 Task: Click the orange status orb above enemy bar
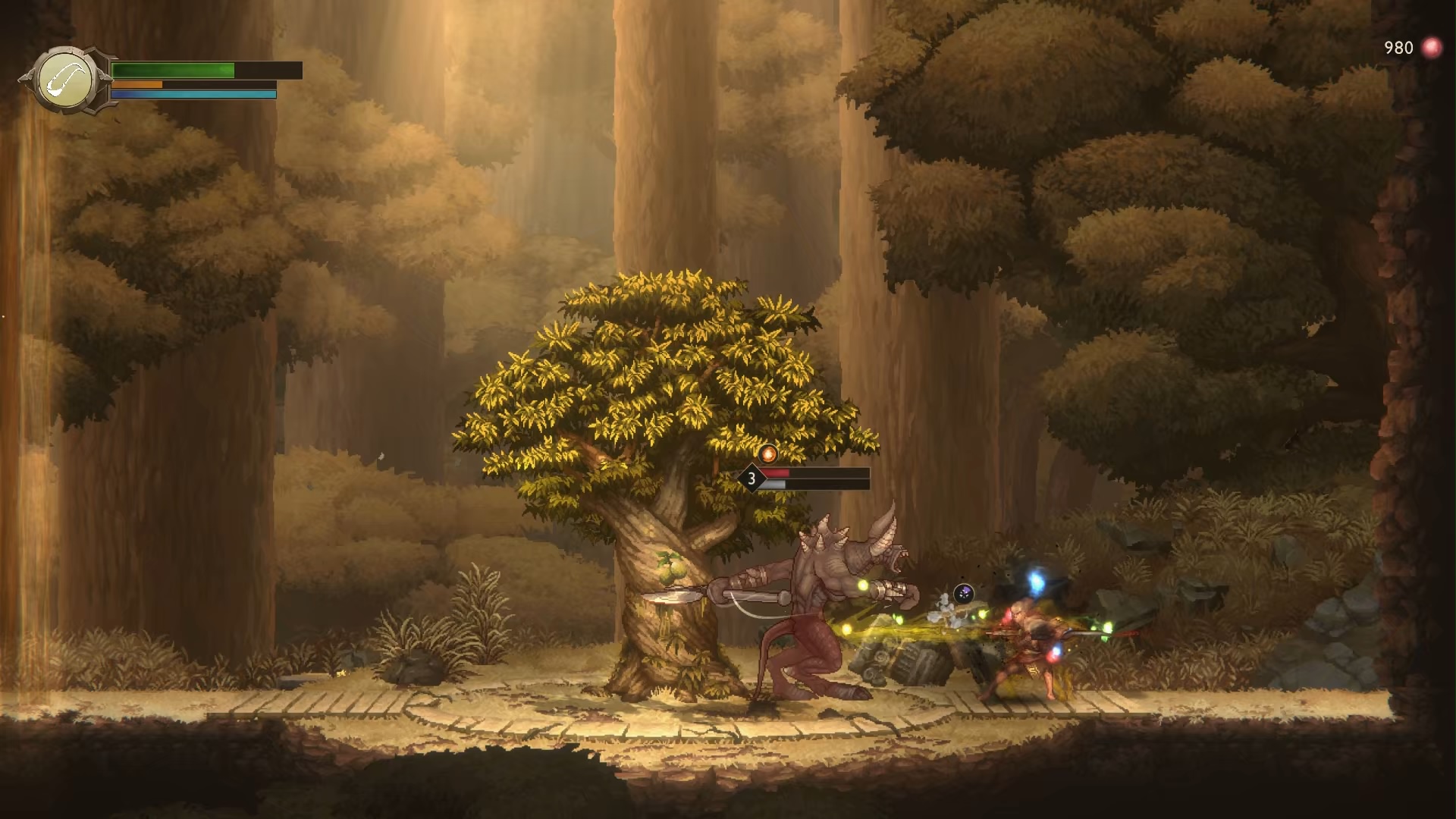pos(768,453)
